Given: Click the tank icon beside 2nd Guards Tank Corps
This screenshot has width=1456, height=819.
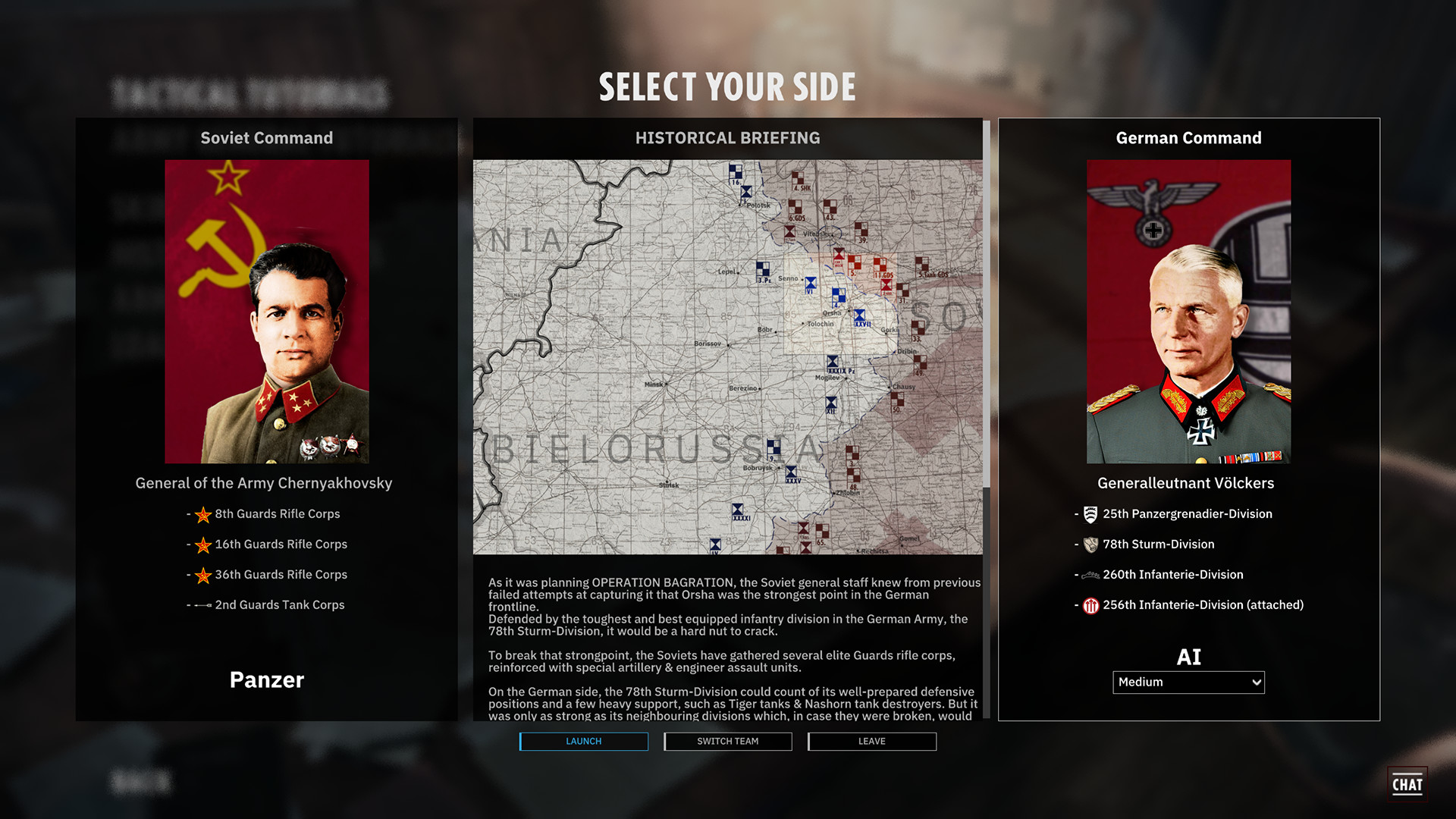Looking at the screenshot, I should [x=202, y=605].
